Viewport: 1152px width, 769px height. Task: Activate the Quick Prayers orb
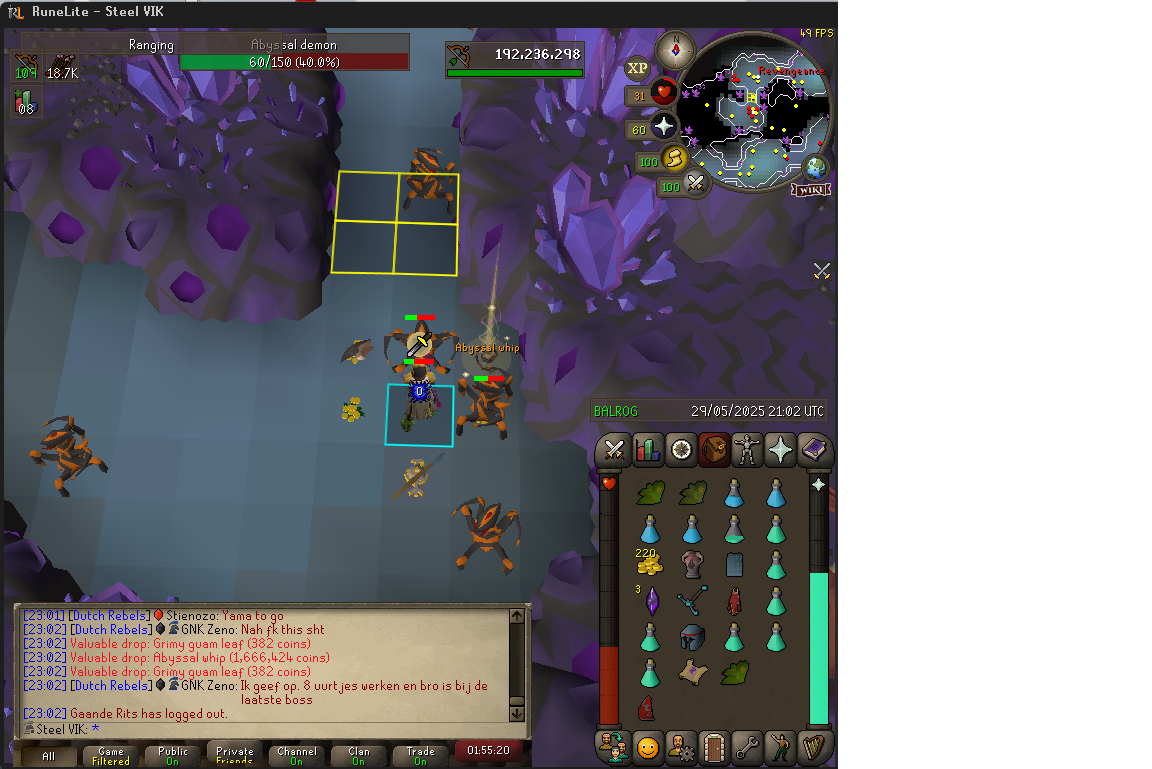[664, 127]
